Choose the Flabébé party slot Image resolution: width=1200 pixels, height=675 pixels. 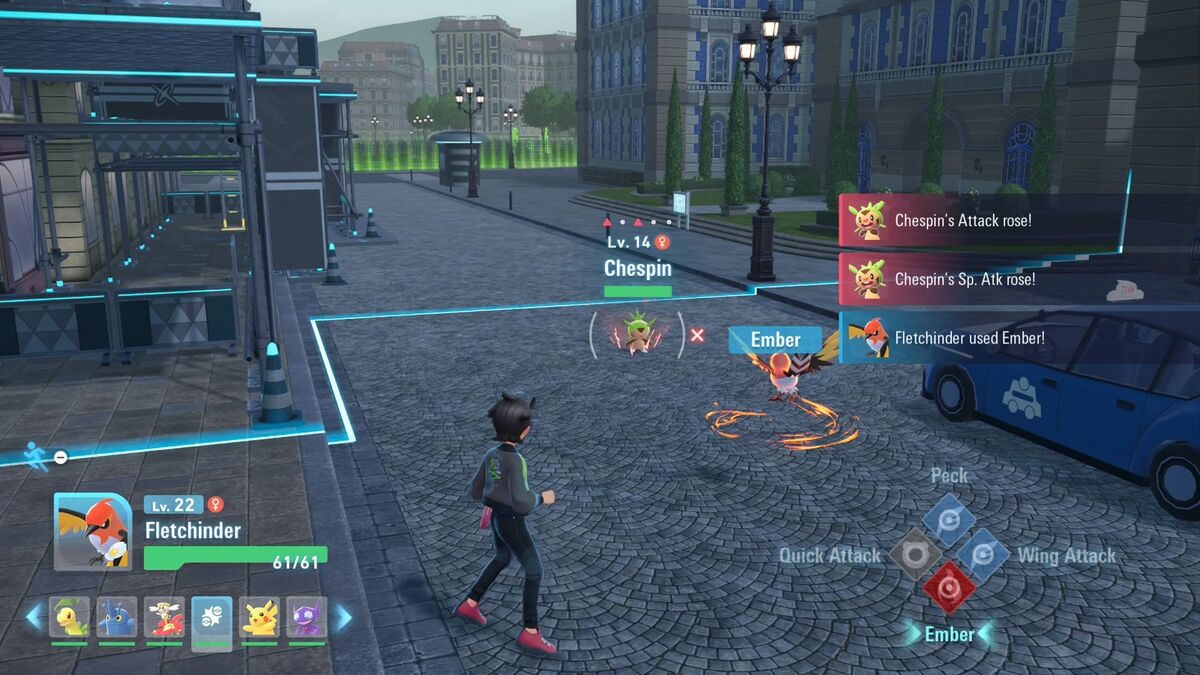pyautogui.click(x=164, y=618)
